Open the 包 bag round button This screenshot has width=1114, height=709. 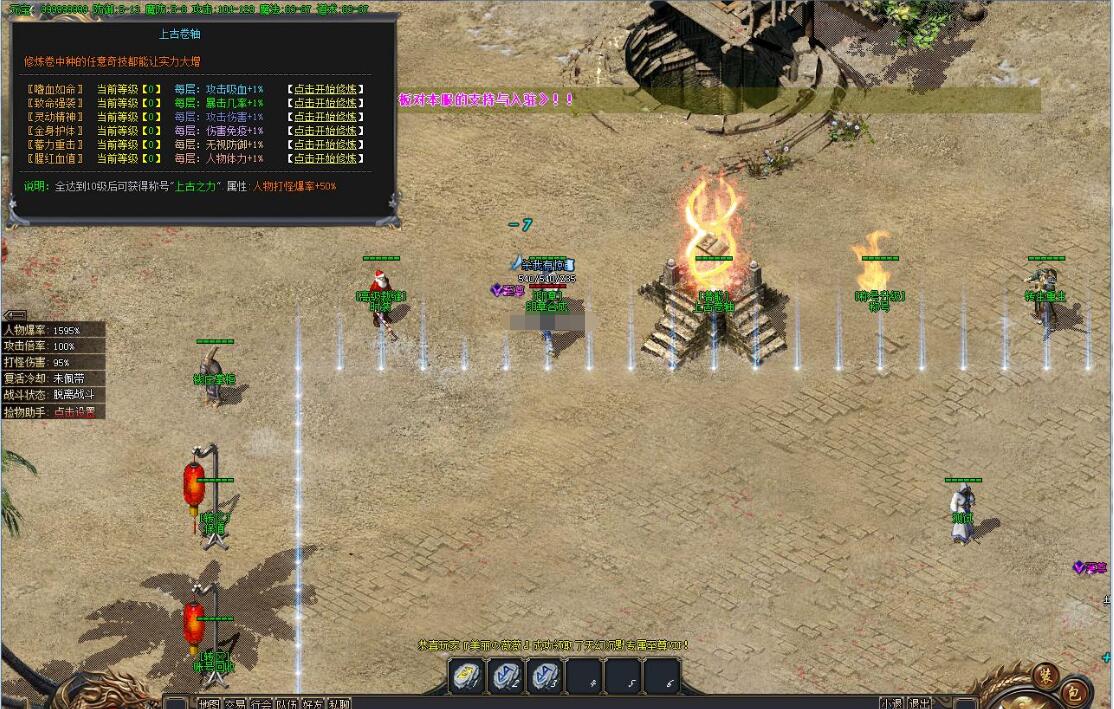point(1074,690)
